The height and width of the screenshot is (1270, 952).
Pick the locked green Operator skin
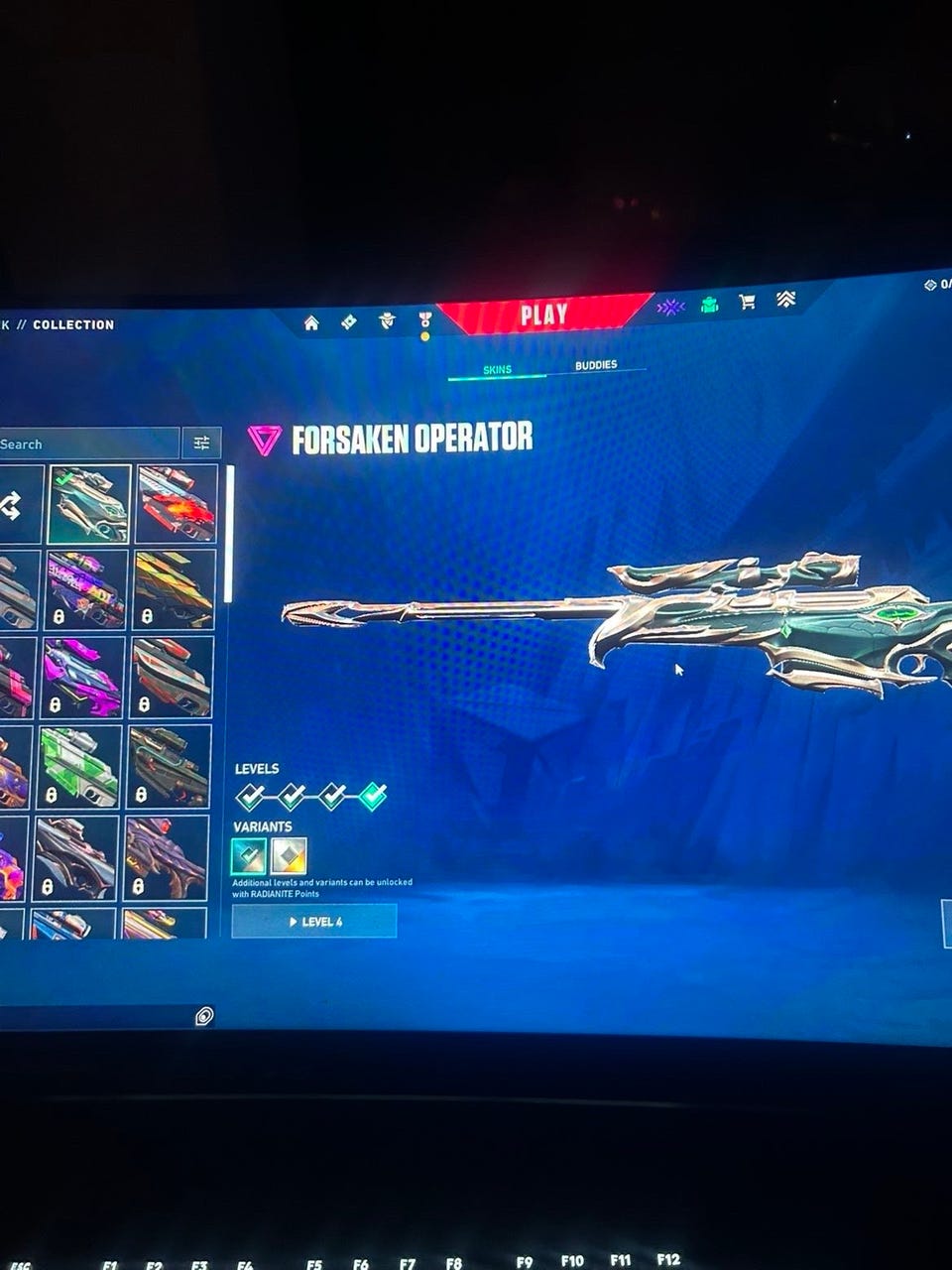(x=81, y=766)
